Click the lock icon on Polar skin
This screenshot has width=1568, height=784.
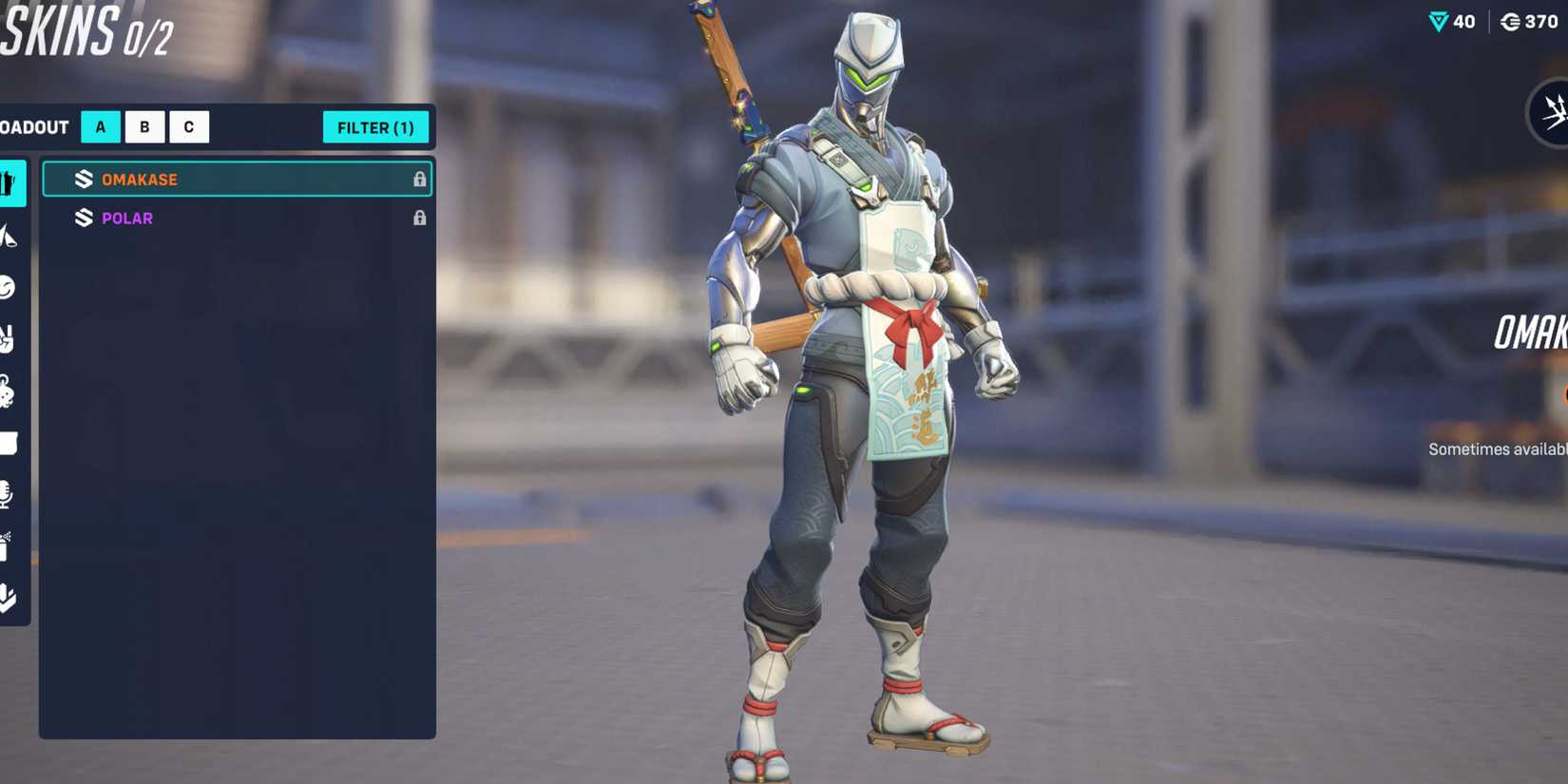click(x=421, y=218)
